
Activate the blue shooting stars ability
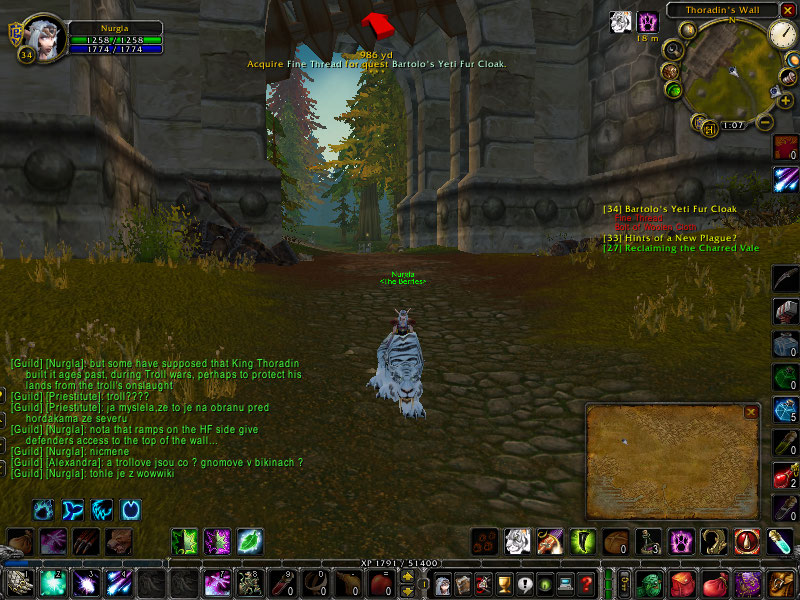[119, 582]
